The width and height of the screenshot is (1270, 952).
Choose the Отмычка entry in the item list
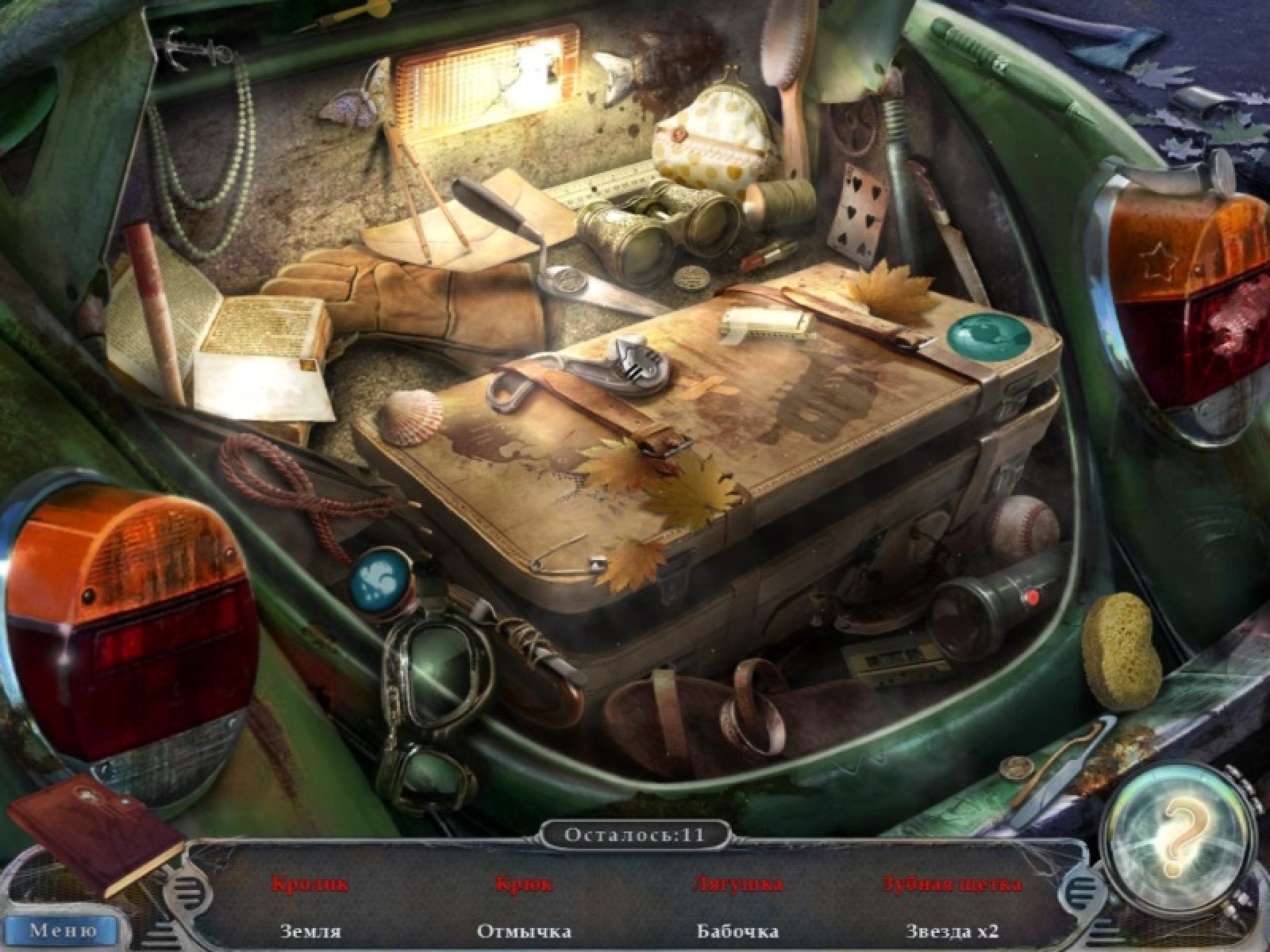tap(524, 931)
